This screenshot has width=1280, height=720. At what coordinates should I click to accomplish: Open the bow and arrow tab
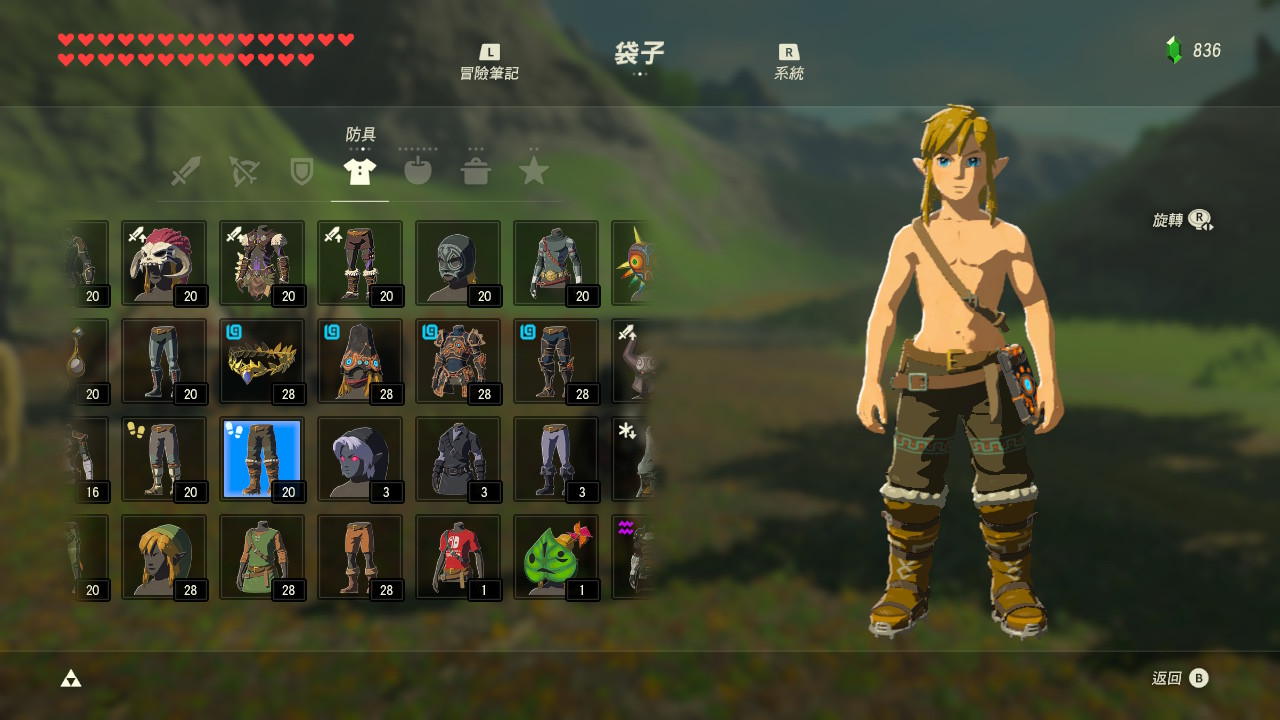coord(243,171)
